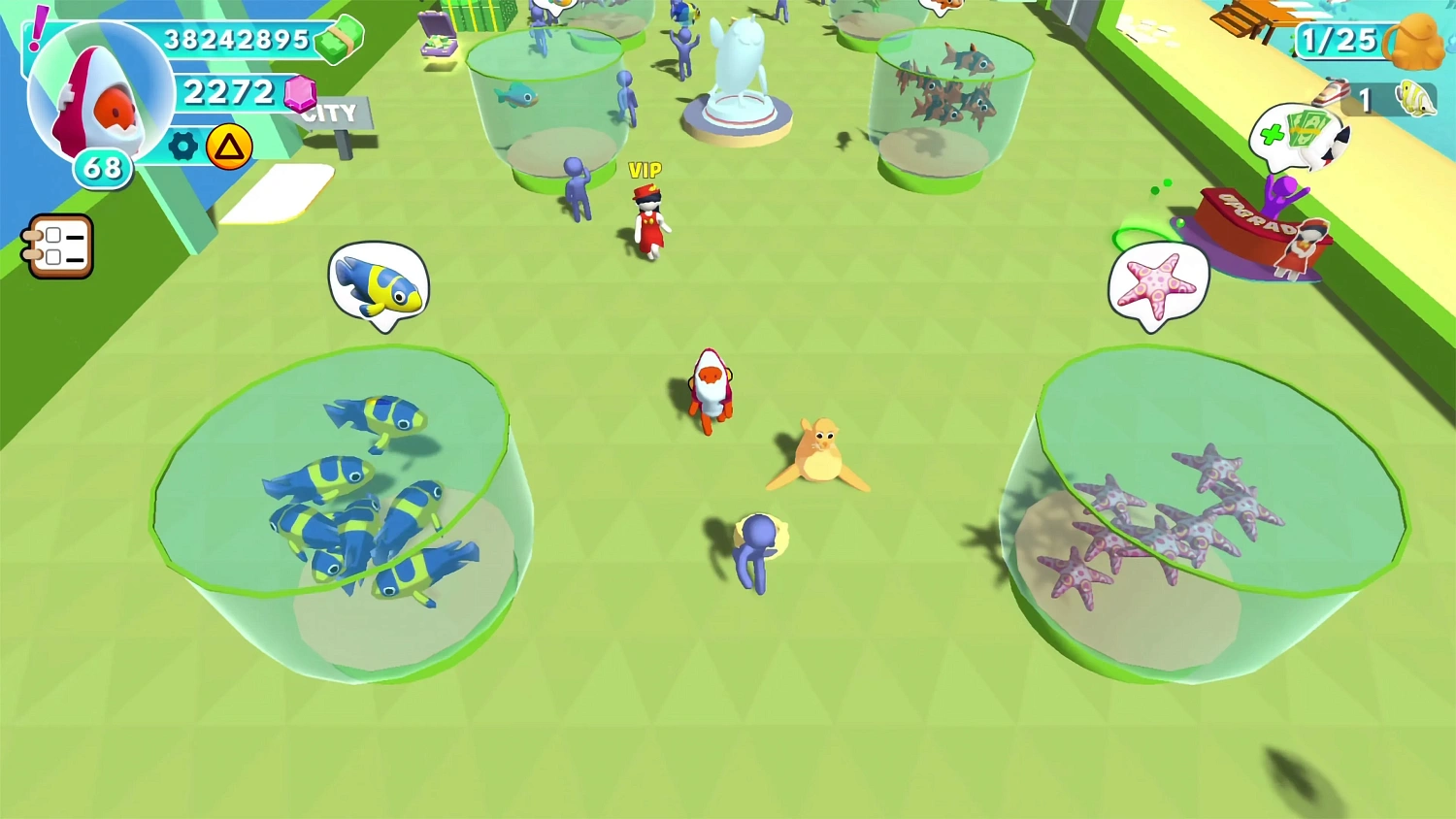Tap the VIP labeled attendant
This screenshot has width=1456, height=819.
pos(650,218)
